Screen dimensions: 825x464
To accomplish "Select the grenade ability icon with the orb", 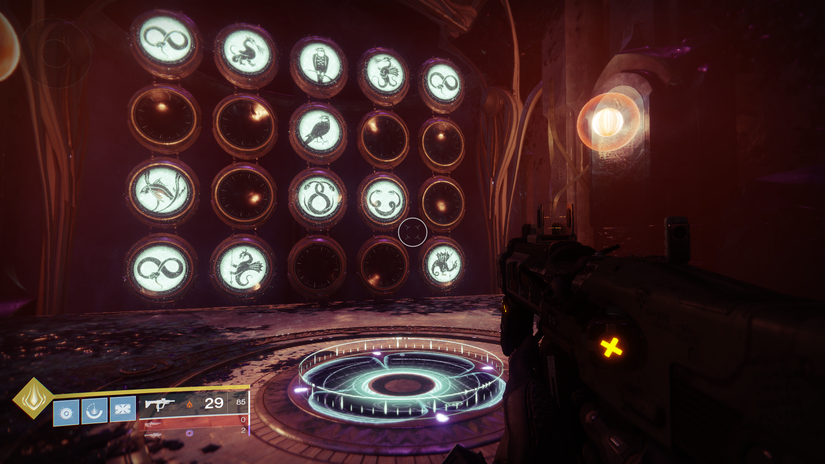I will point(66,411).
